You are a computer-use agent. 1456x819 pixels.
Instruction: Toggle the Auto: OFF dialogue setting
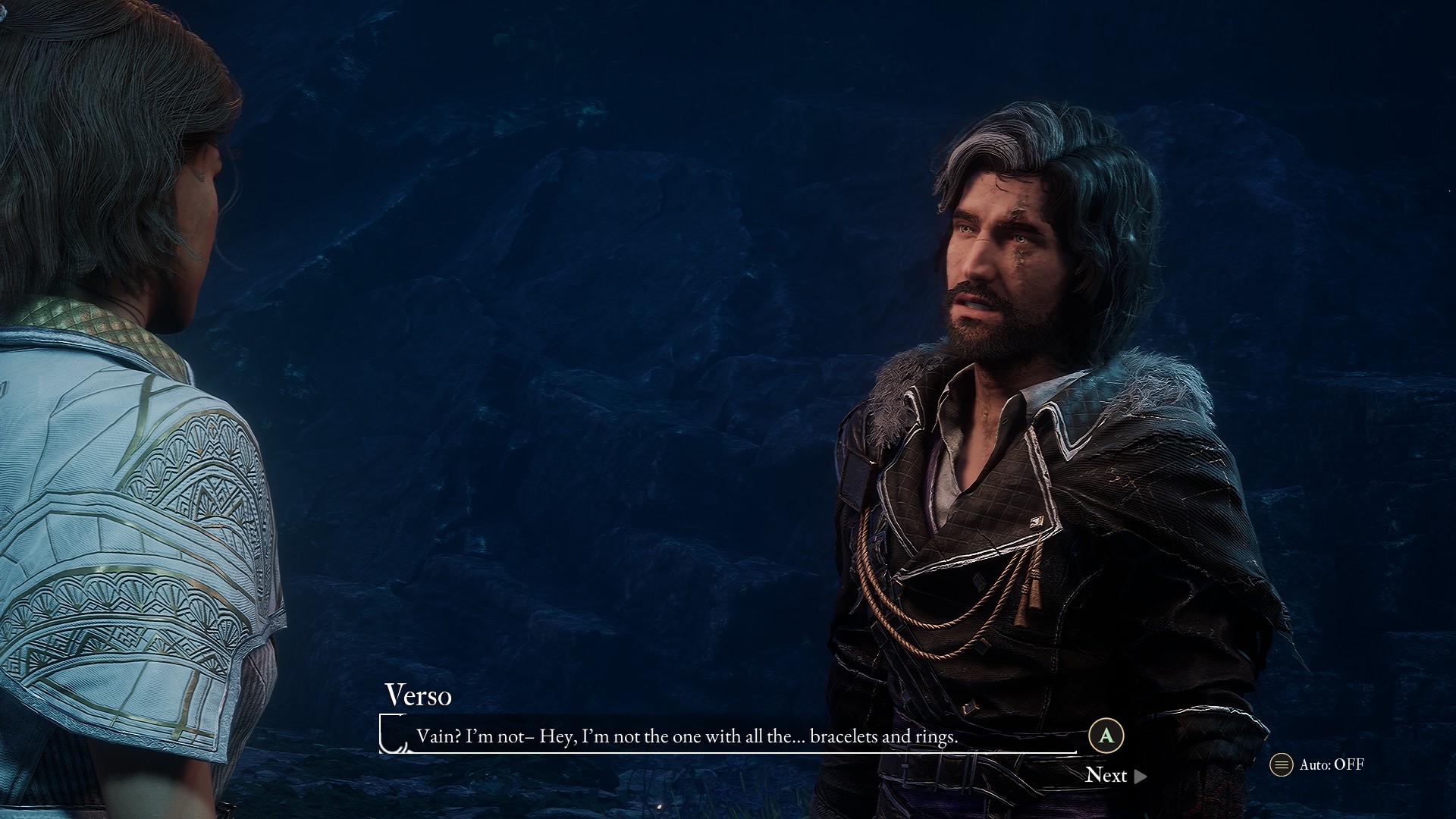point(1318,764)
